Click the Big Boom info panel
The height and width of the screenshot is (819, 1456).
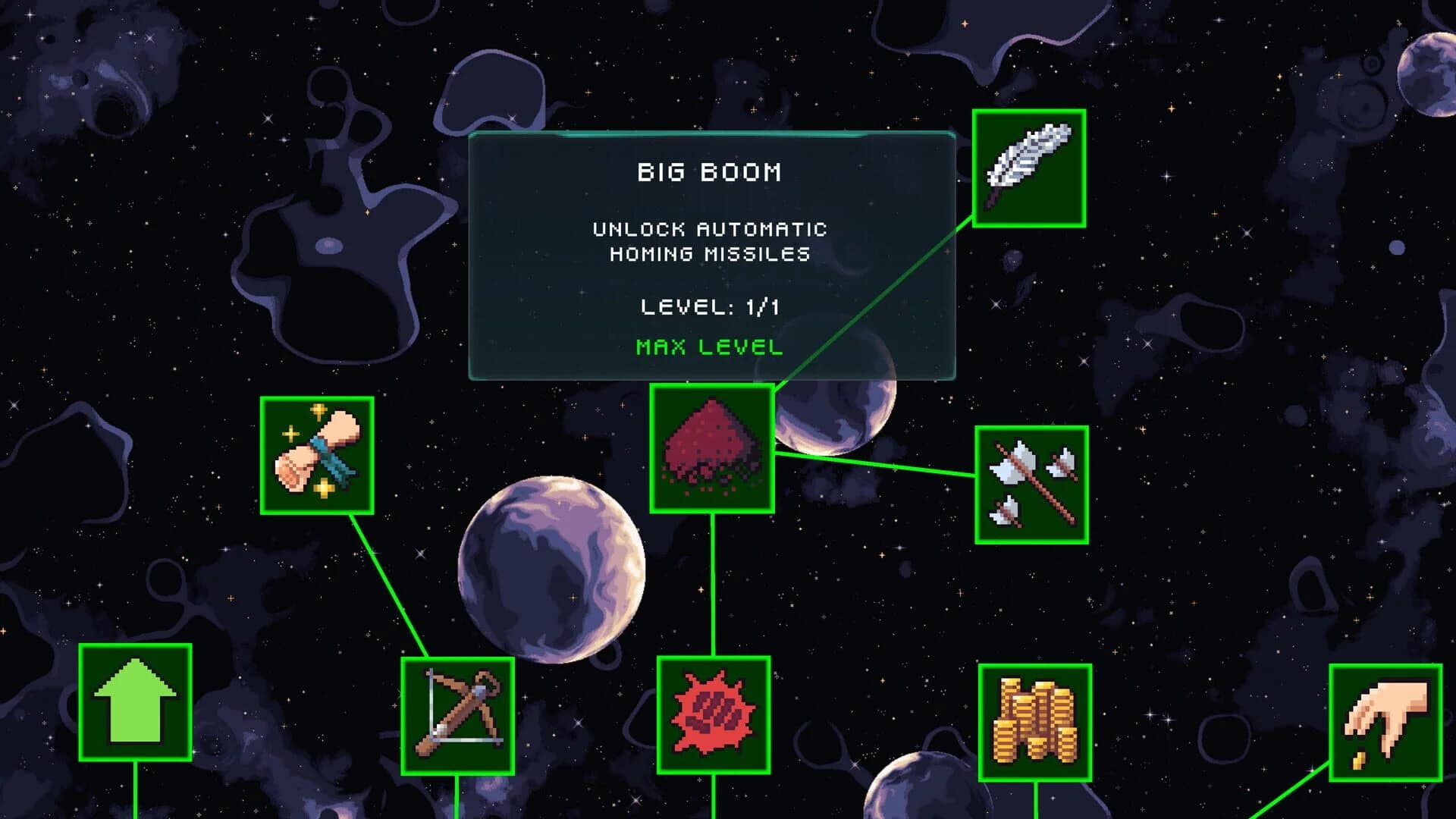[711, 258]
